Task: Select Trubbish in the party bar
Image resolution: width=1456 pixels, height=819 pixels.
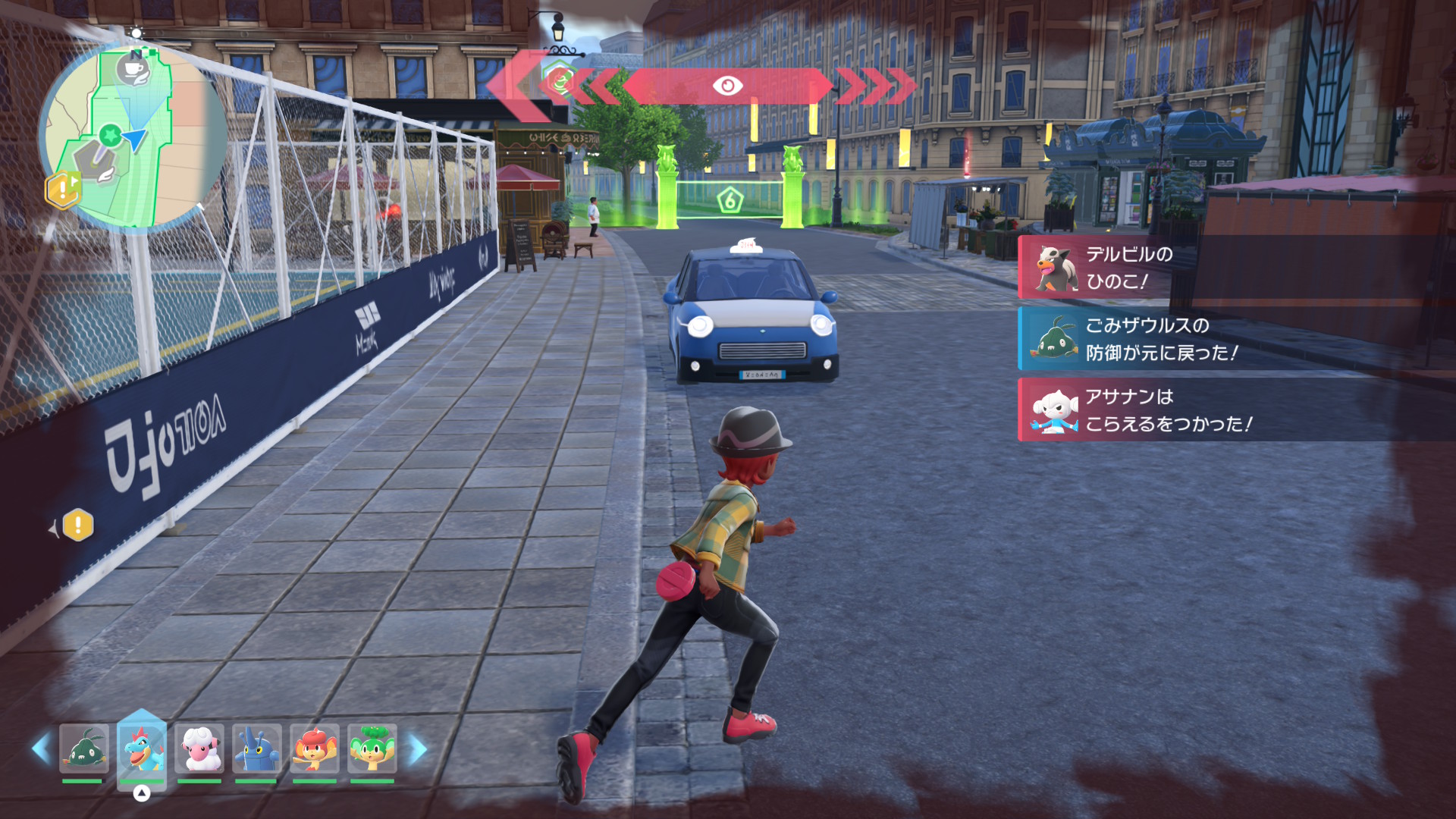Action: [x=84, y=748]
